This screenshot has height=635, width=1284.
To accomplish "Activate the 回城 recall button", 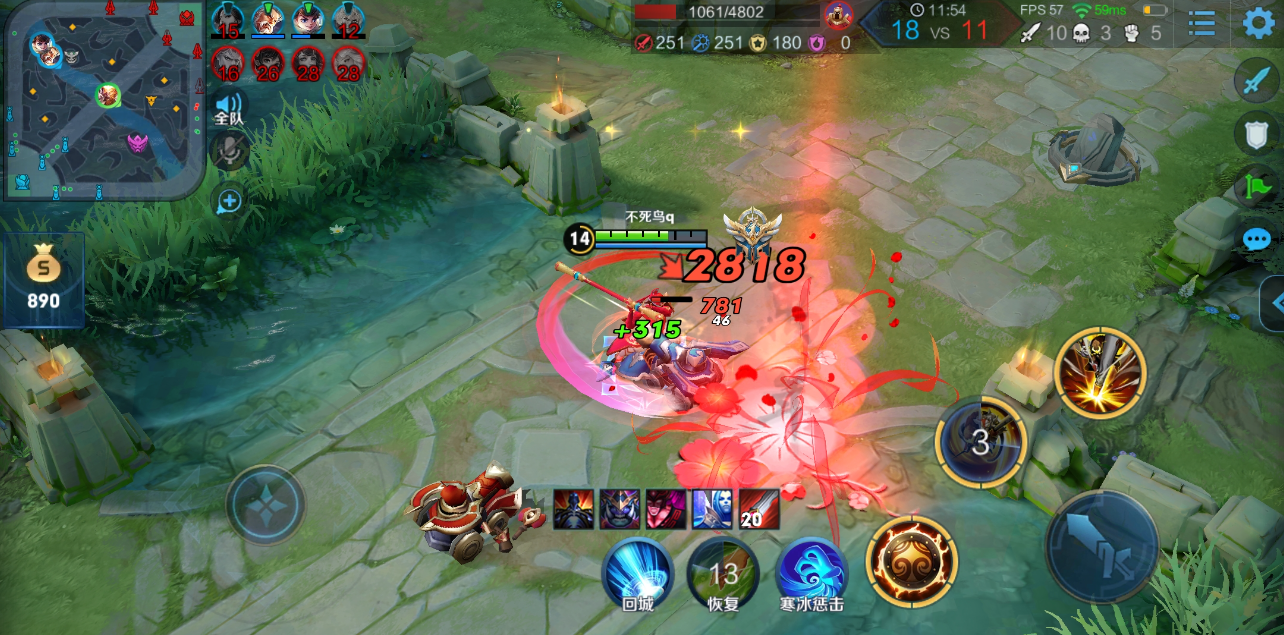I will pyautogui.click(x=637, y=573).
